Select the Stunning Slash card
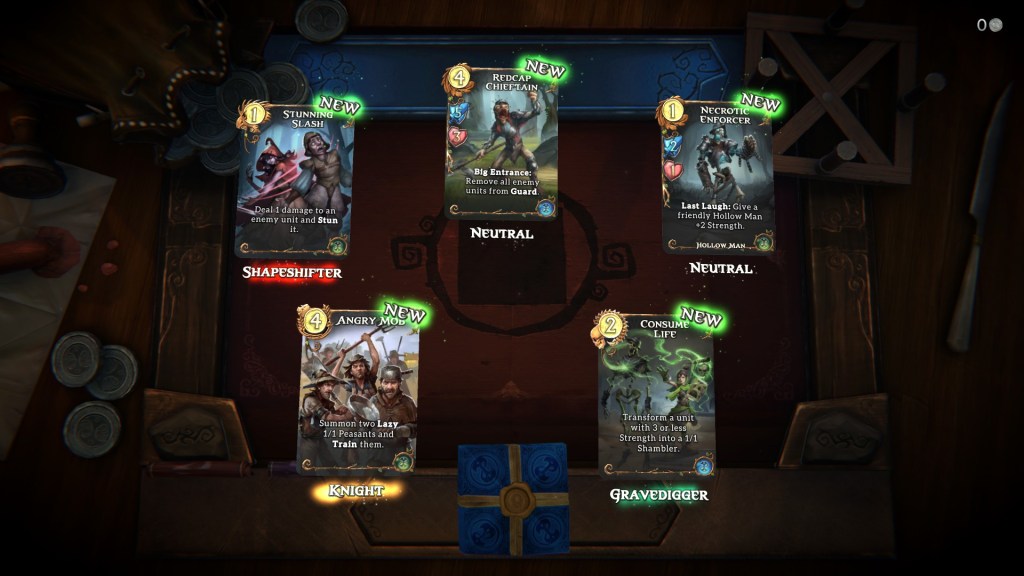 click(x=296, y=180)
